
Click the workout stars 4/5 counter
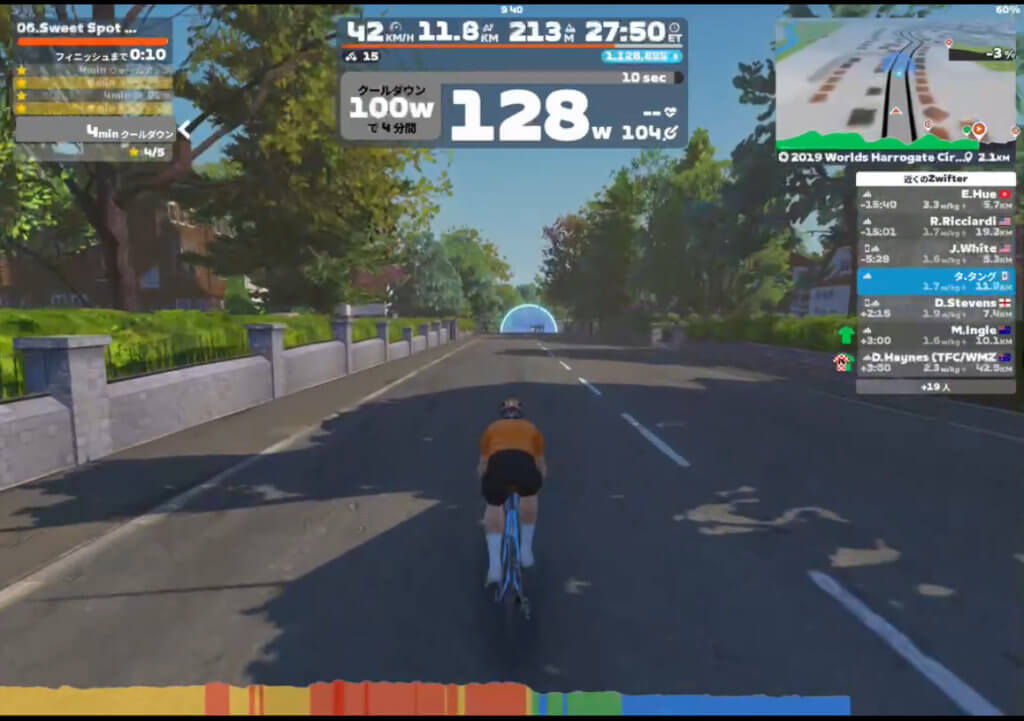(x=147, y=153)
